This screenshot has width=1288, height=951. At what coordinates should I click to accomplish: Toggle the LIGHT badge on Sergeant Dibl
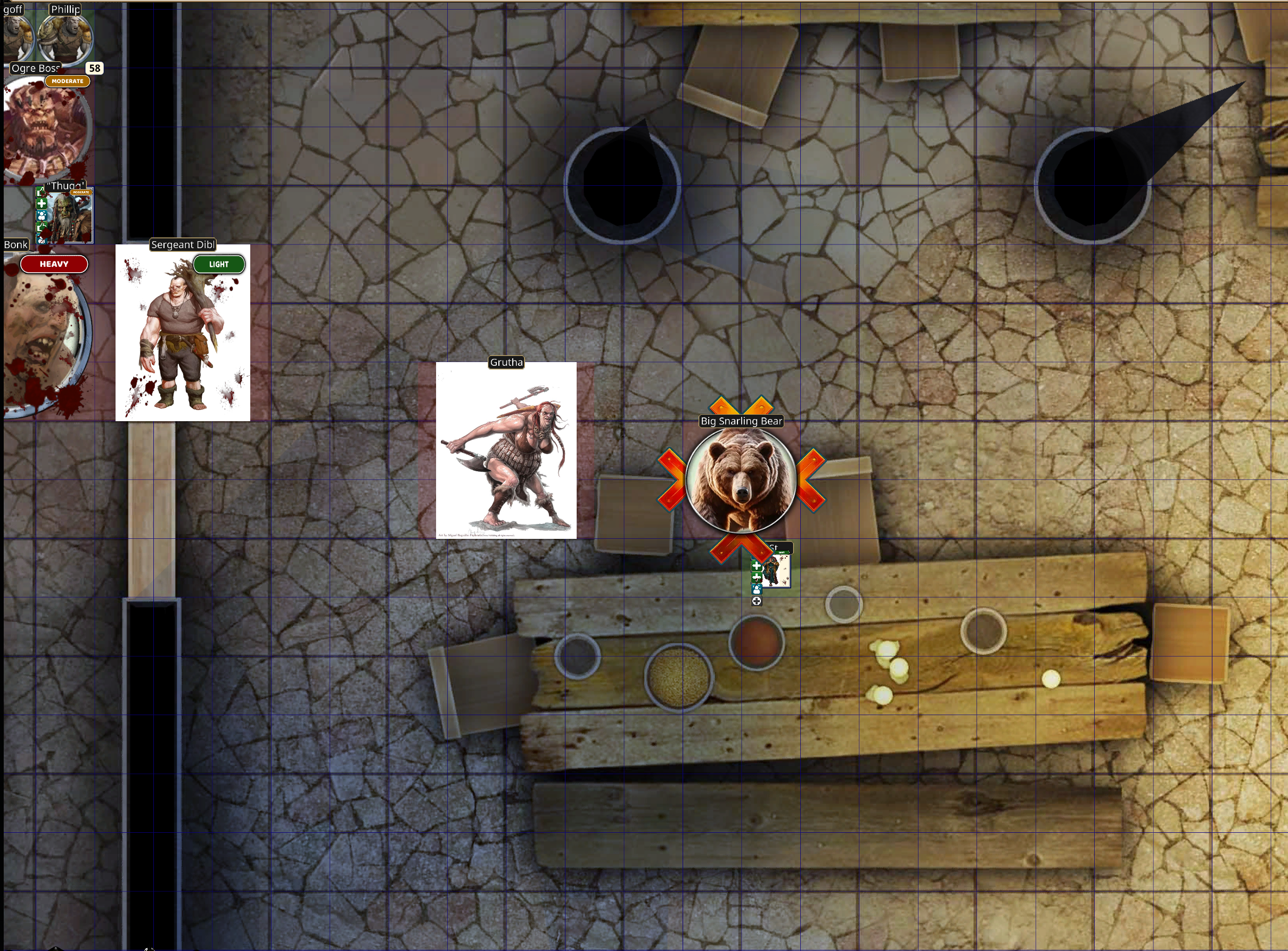219,264
